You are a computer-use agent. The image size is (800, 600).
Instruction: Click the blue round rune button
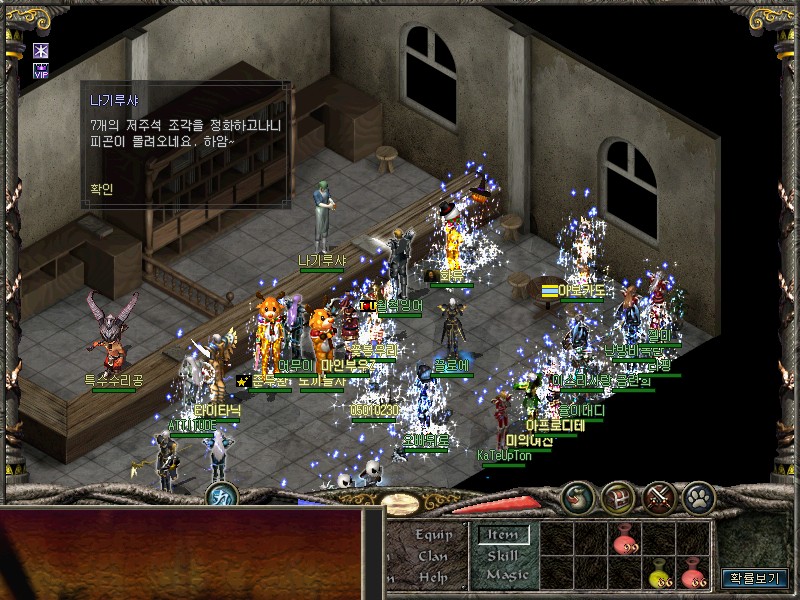(222, 494)
